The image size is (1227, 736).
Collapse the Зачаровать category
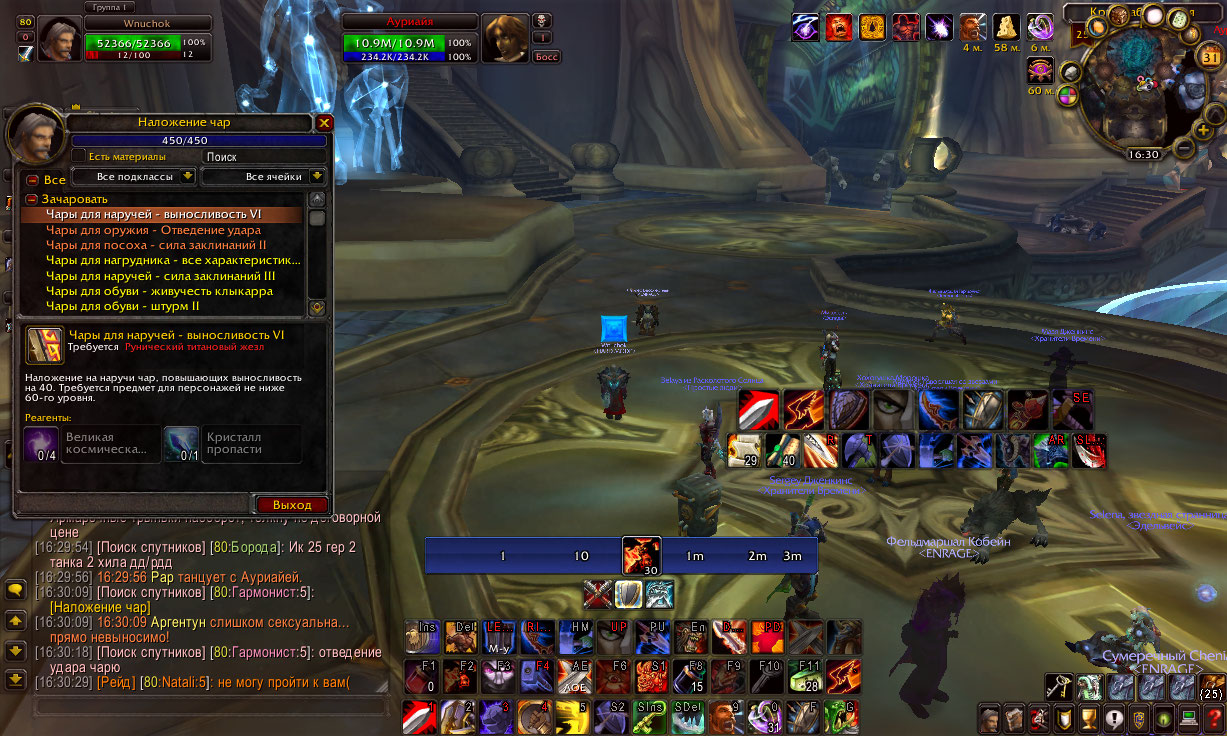click(x=32, y=199)
